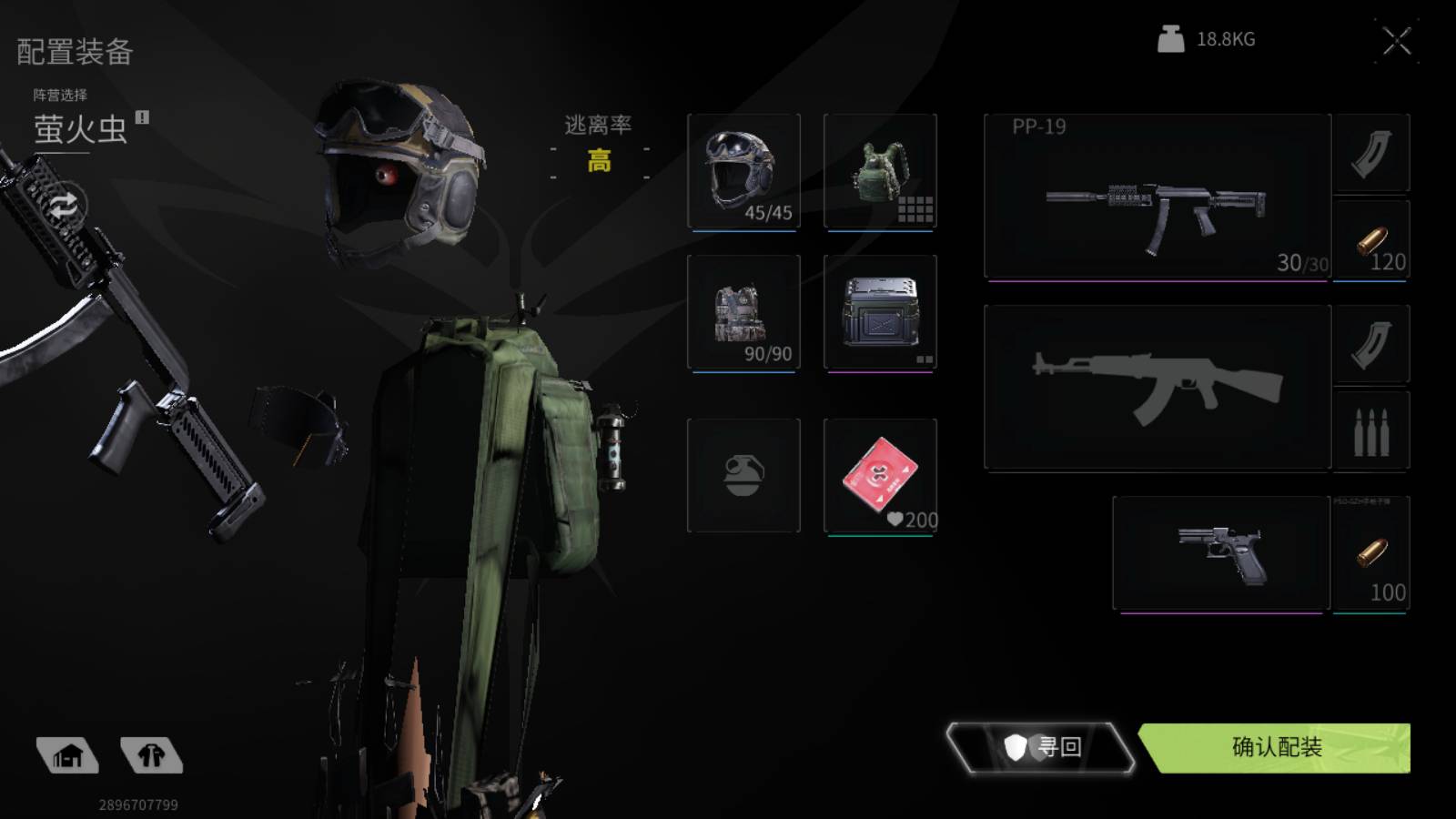Open the green backpack slot
Viewport: 1456px width, 819px height.
tap(880, 170)
